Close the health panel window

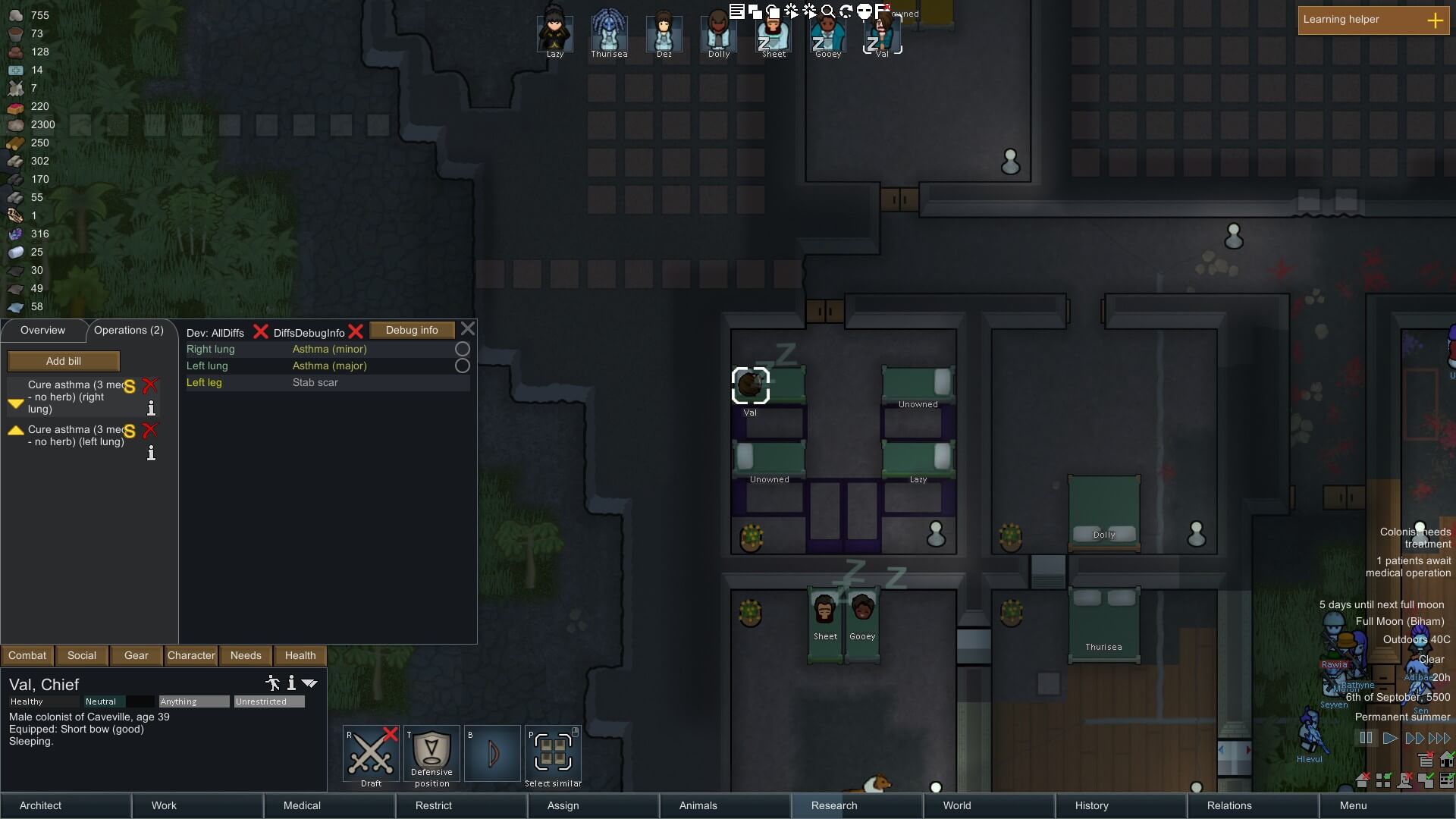468,329
